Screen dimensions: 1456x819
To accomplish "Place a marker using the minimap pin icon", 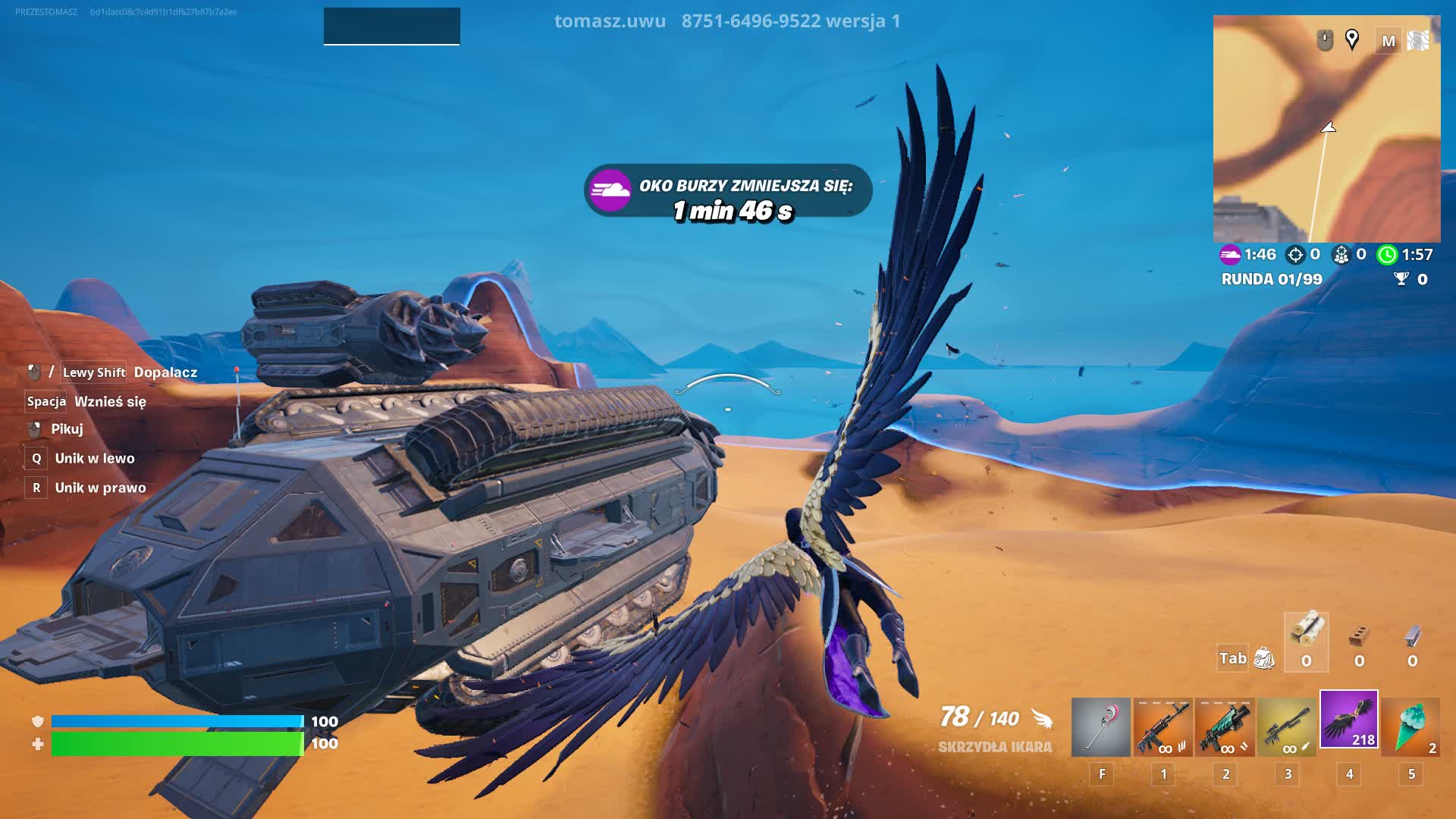I will (1351, 39).
